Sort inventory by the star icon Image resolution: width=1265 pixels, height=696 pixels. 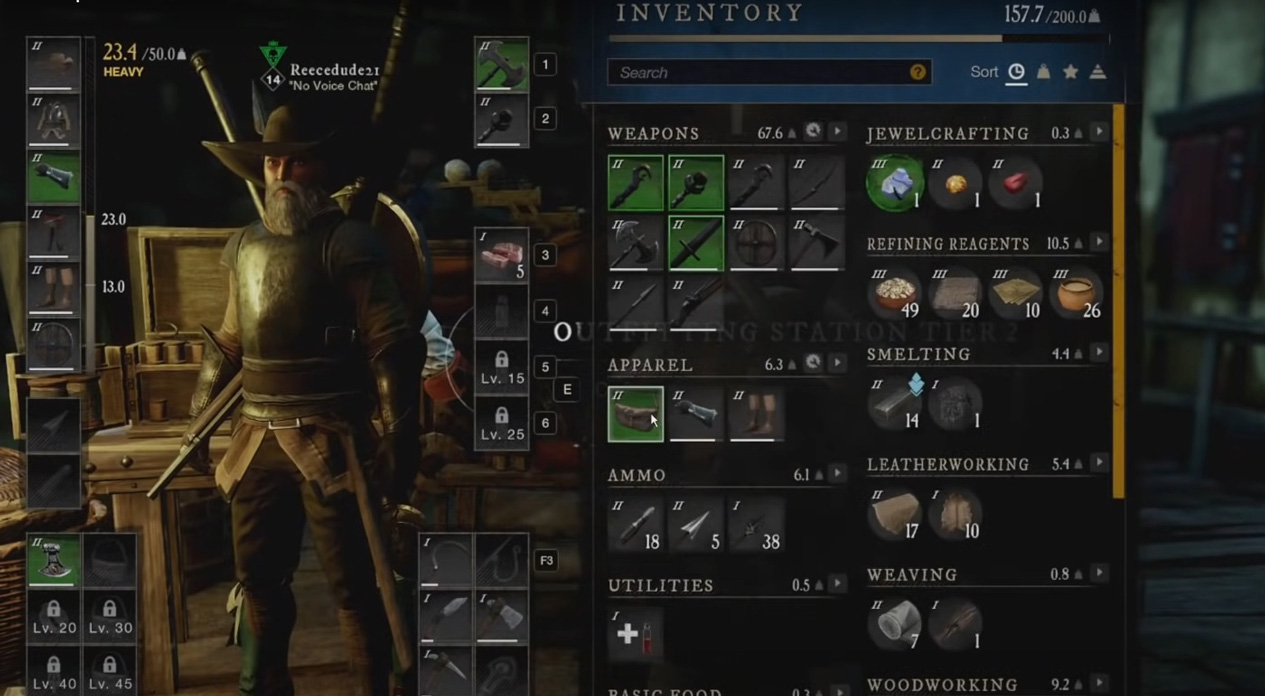[1070, 72]
